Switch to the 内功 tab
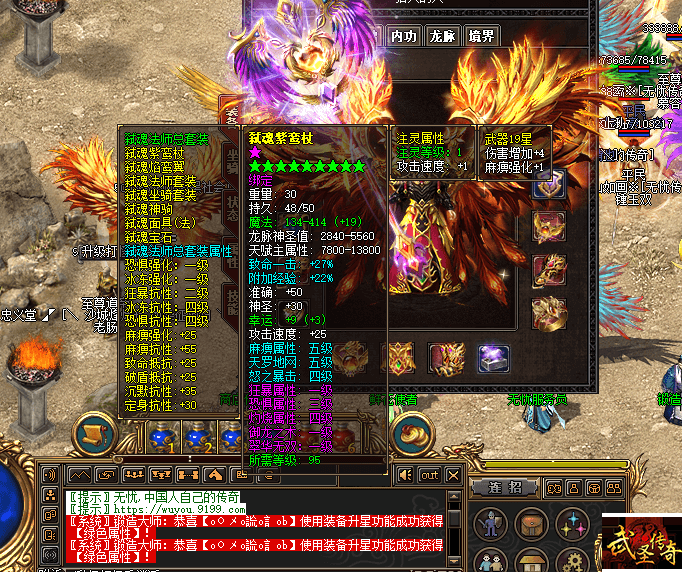 point(402,36)
